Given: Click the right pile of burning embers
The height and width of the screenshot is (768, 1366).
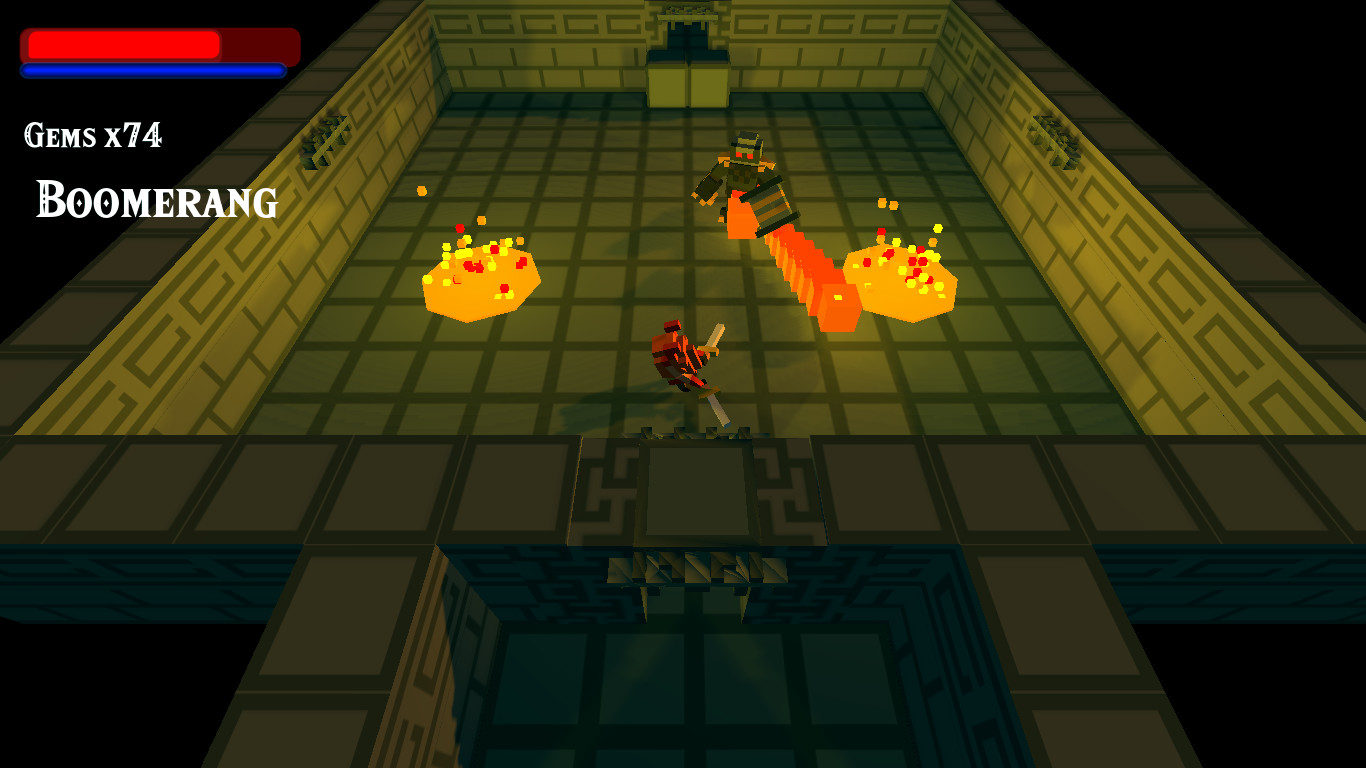Looking at the screenshot, I should tap(900, 275).
